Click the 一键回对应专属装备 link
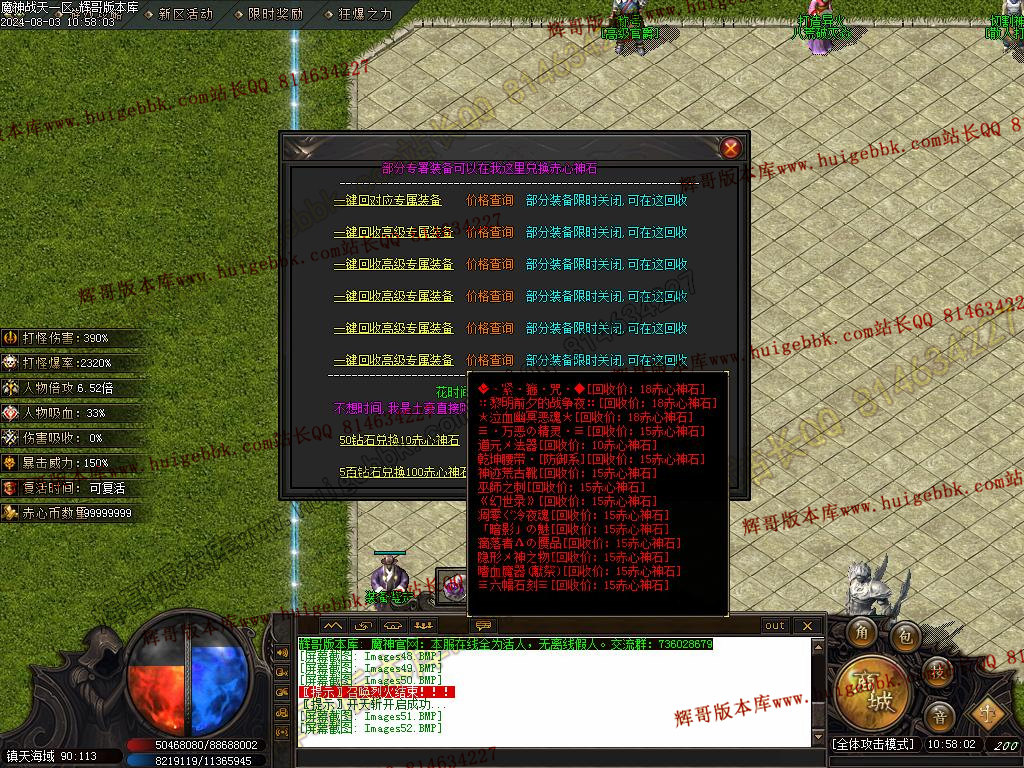The height and width of the screenshot is (768, 1024). (x=393, y=200)
